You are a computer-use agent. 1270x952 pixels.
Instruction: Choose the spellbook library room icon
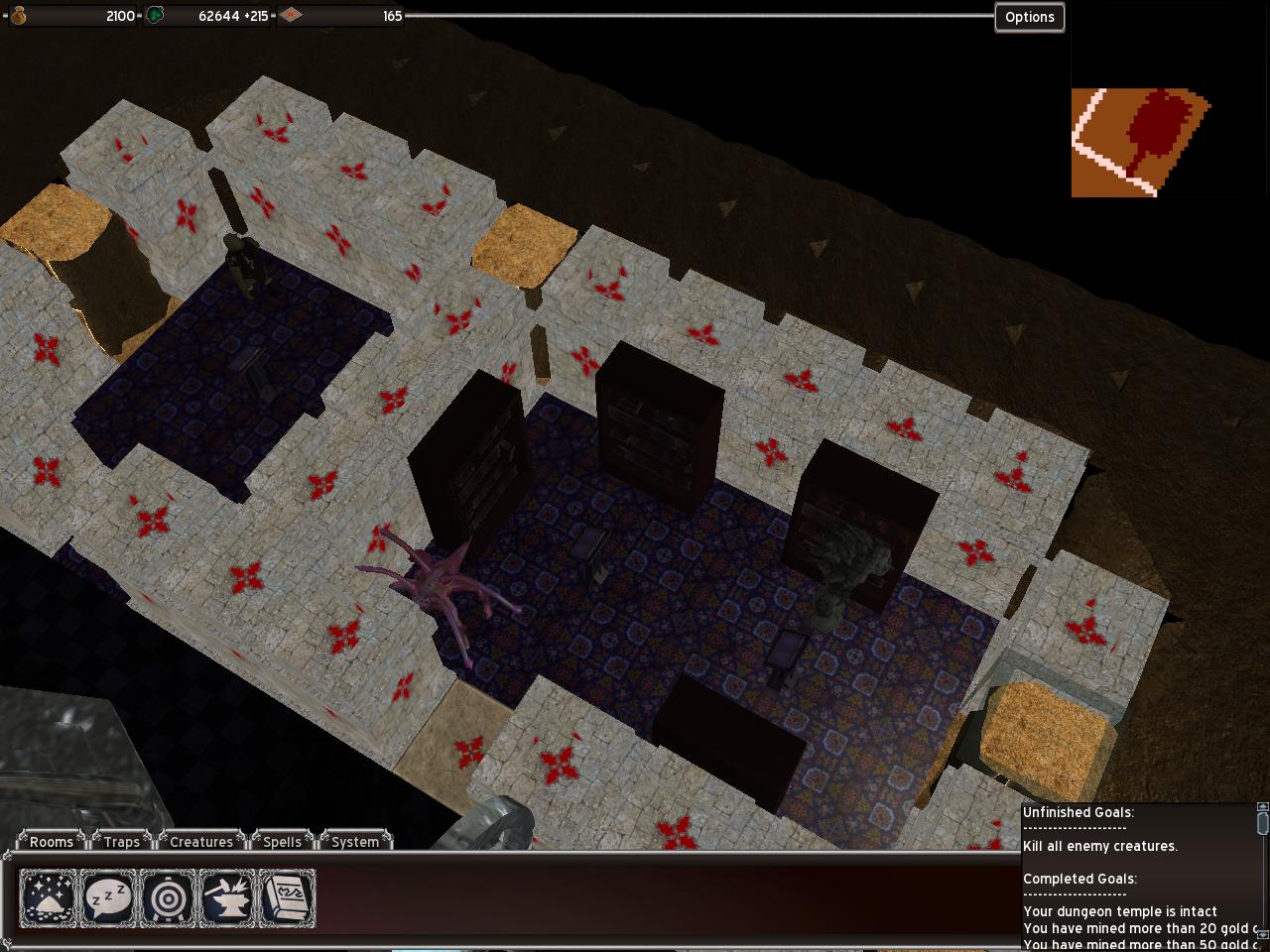coord(287,898)
